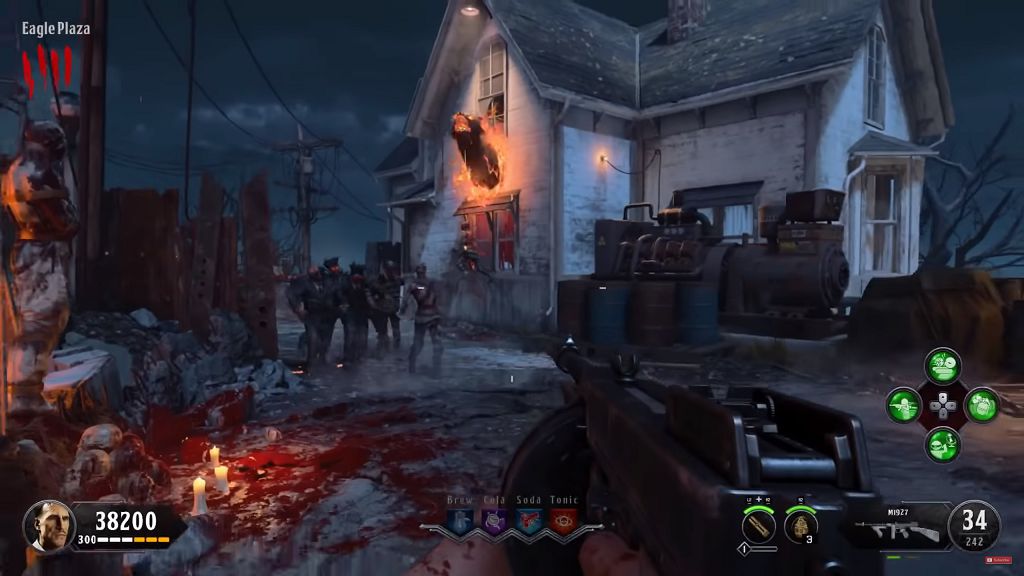Select the Cola perk icon

coord(493,520)
